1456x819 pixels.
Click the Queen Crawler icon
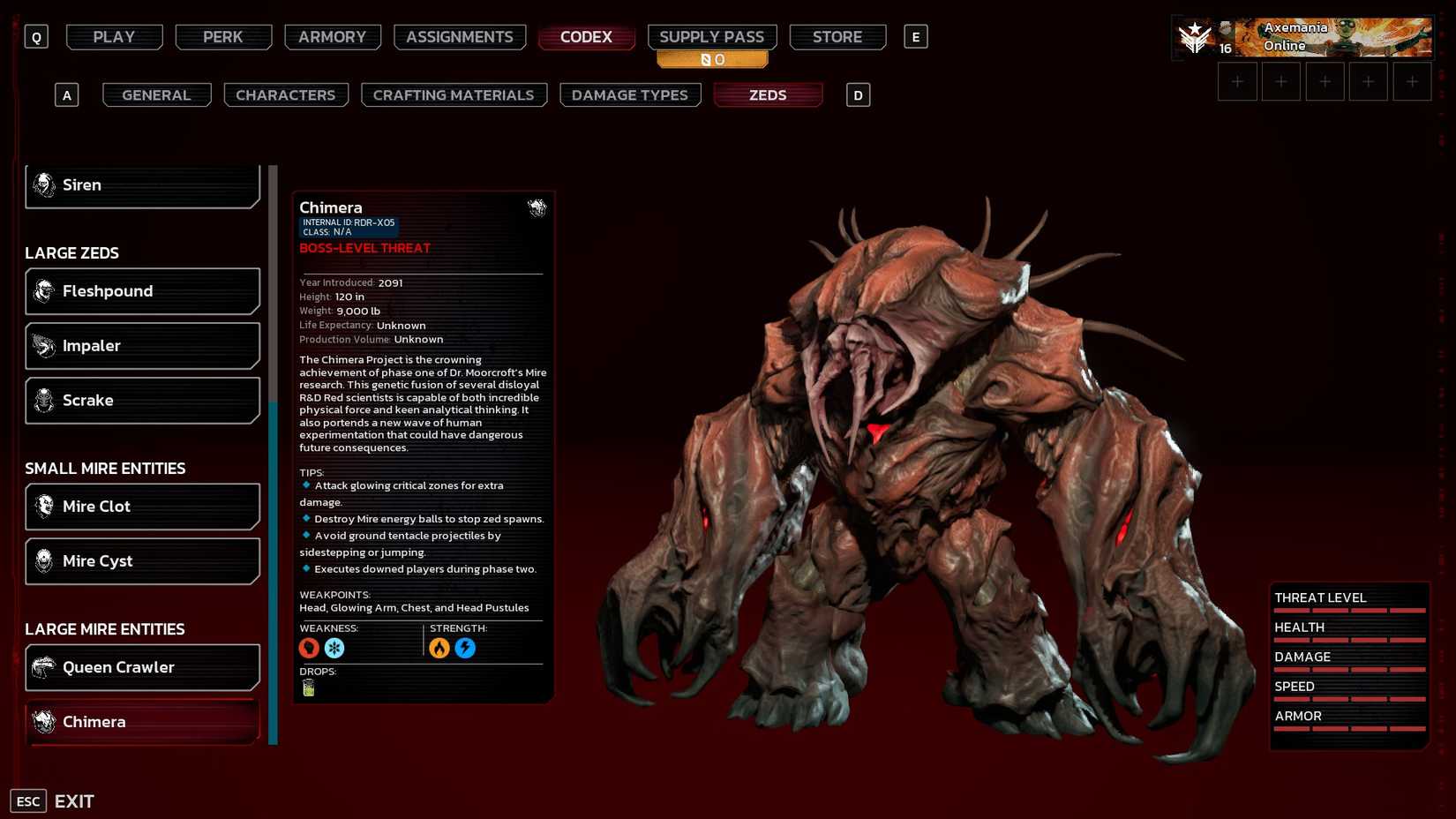(42, 667)
